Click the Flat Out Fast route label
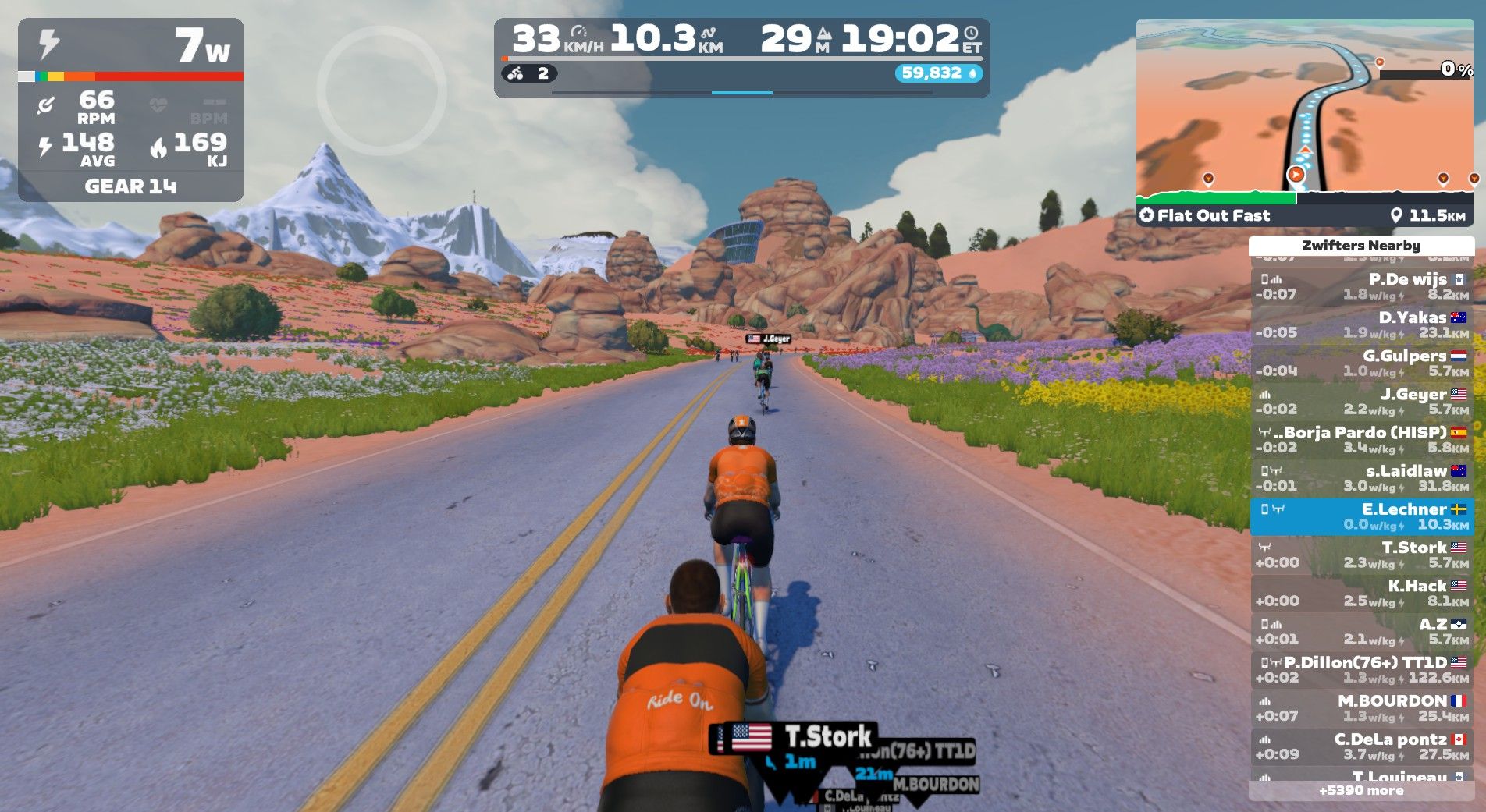 1214,215
